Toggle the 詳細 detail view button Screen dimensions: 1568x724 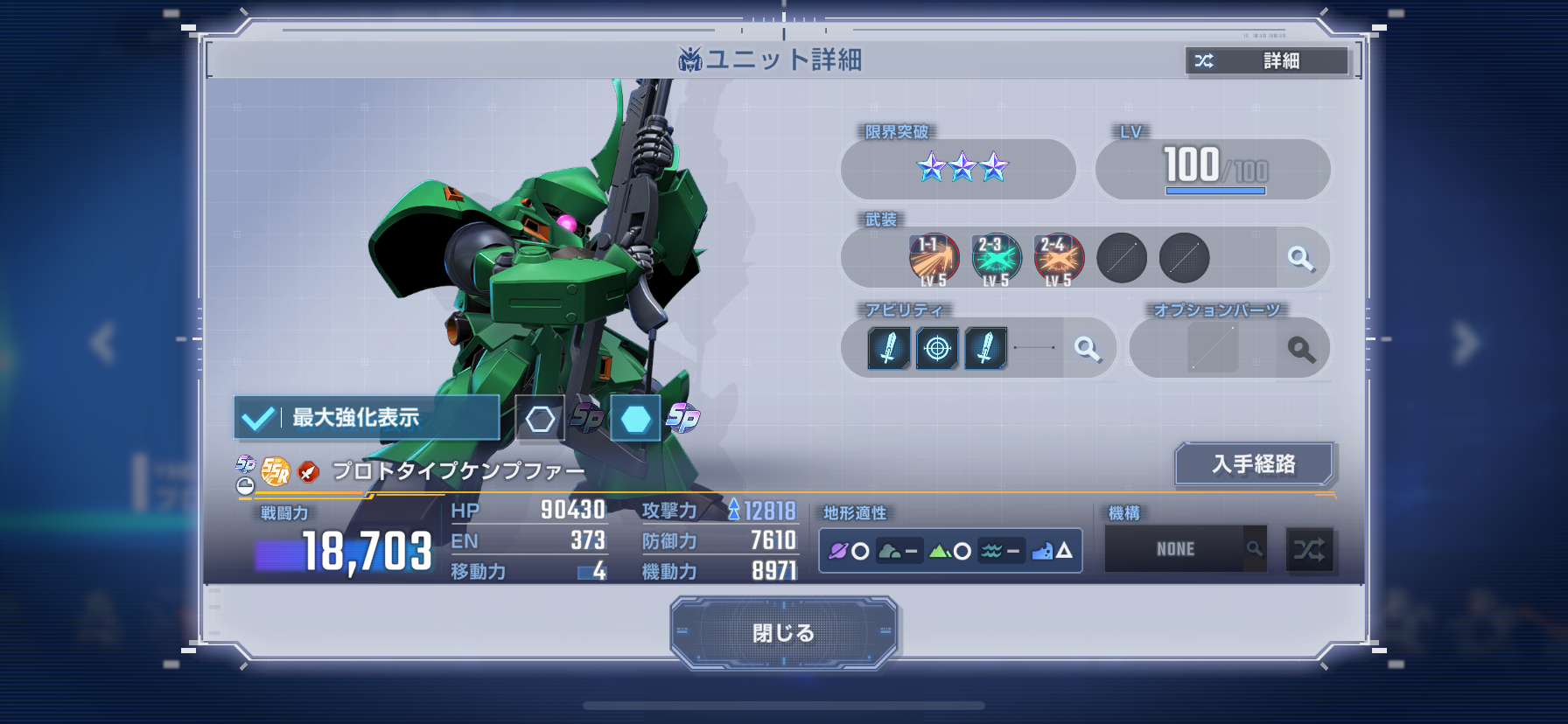point(1266,60)
